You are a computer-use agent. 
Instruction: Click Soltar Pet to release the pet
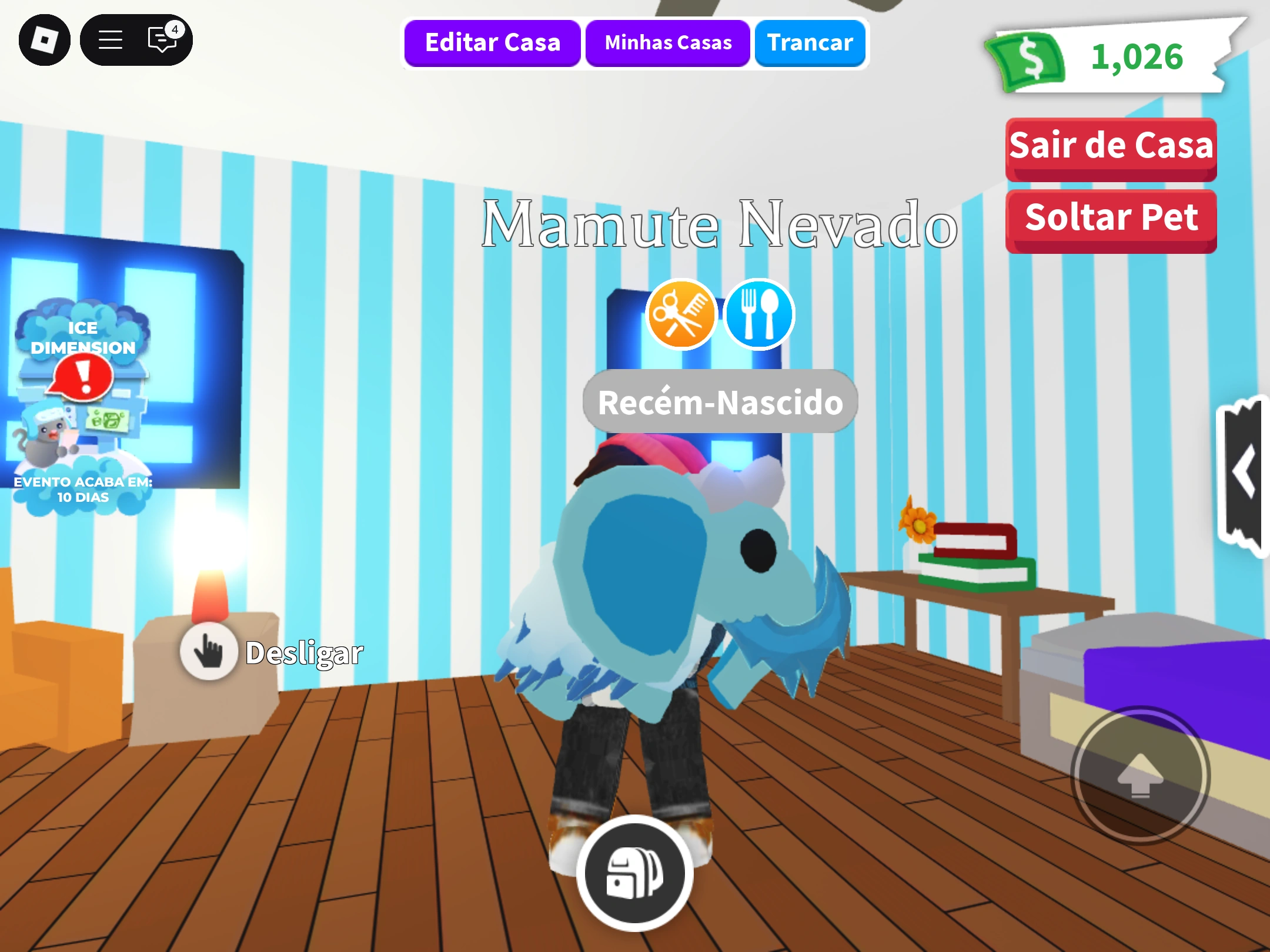coord(1111,218)
